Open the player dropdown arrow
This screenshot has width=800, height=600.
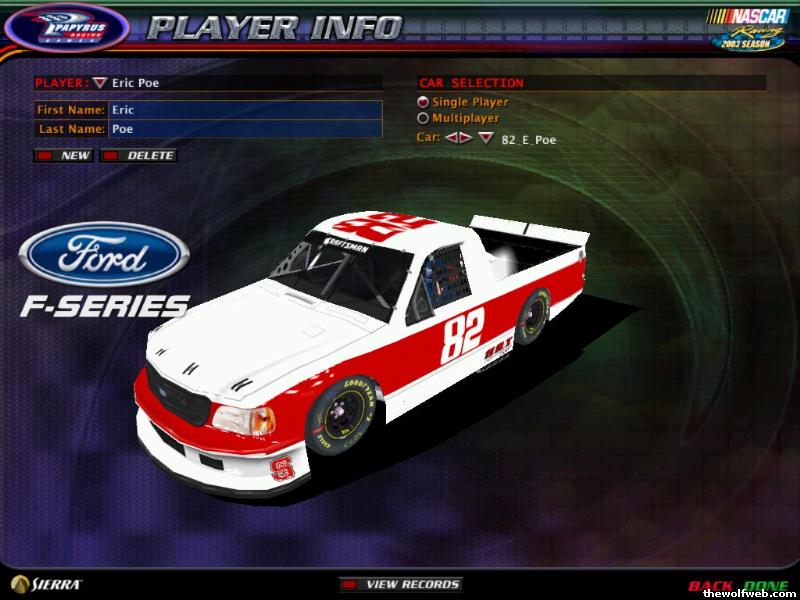coord(99,83)
